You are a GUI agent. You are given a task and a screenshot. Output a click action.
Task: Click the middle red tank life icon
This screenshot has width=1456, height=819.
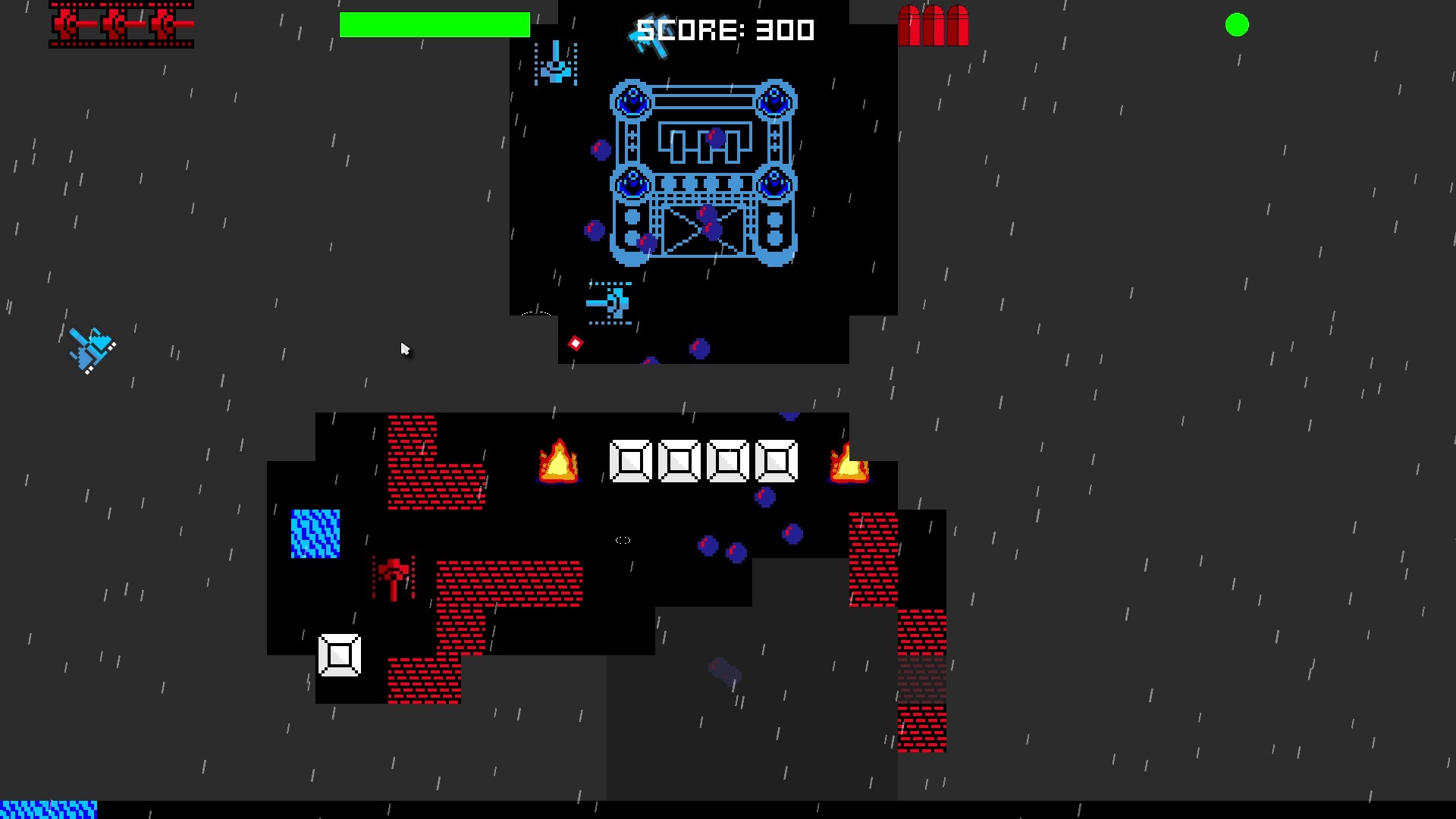coord(118,24)
